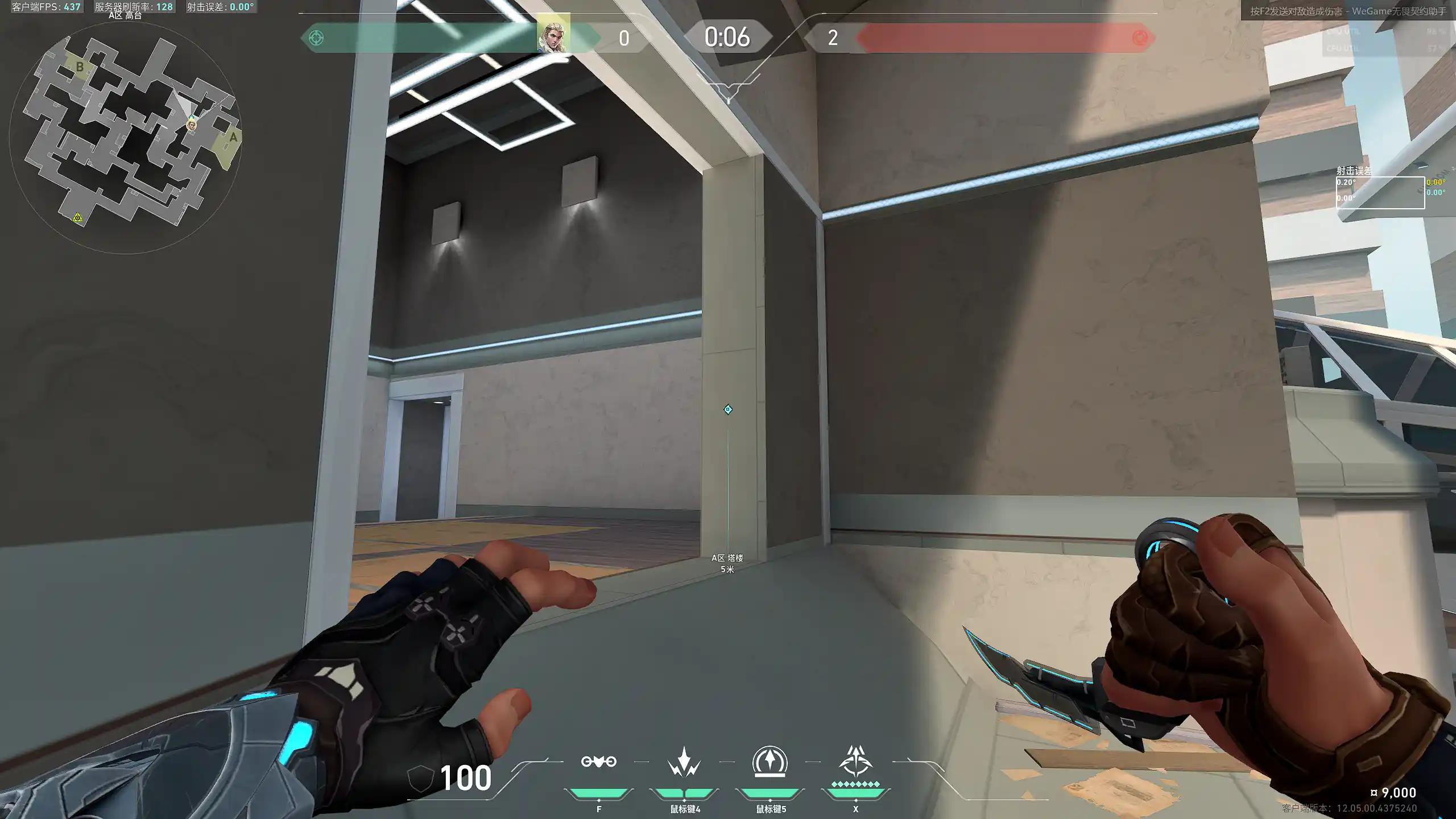Click the green team emblem in score bar
Viewport: 1456px width, 819px height.
316,38
